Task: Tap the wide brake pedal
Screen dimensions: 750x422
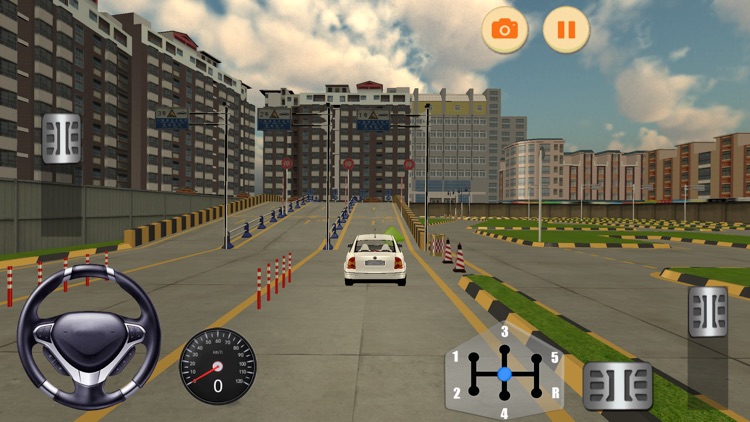Action: click(617, 385)
